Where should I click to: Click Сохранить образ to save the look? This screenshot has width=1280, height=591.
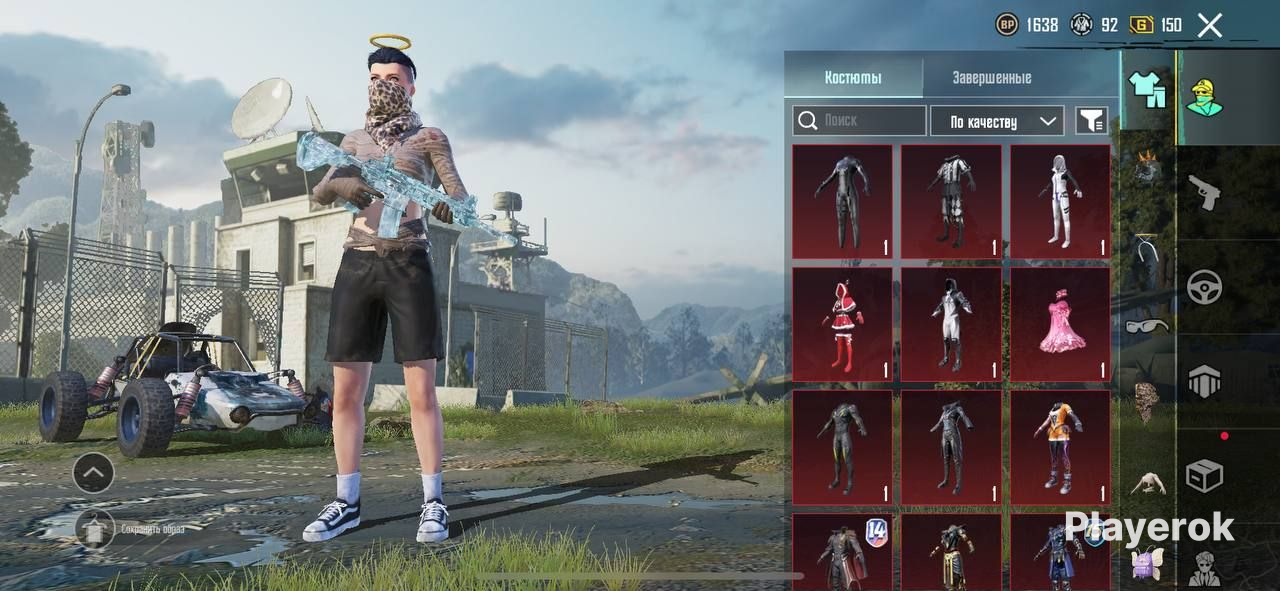[95, 528]
